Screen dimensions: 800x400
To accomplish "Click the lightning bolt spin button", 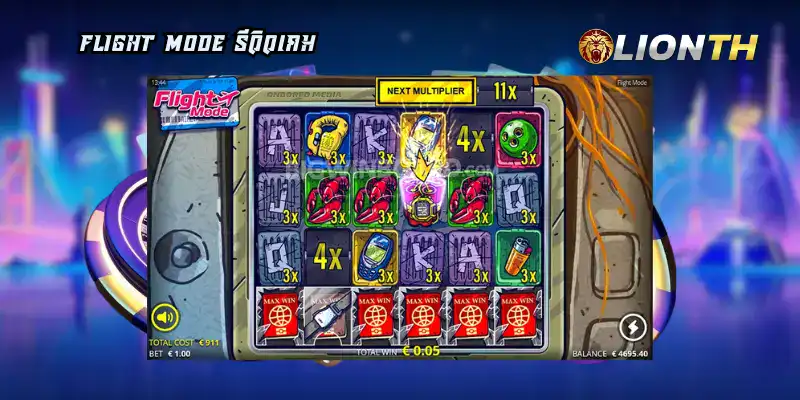I will 632,326.
